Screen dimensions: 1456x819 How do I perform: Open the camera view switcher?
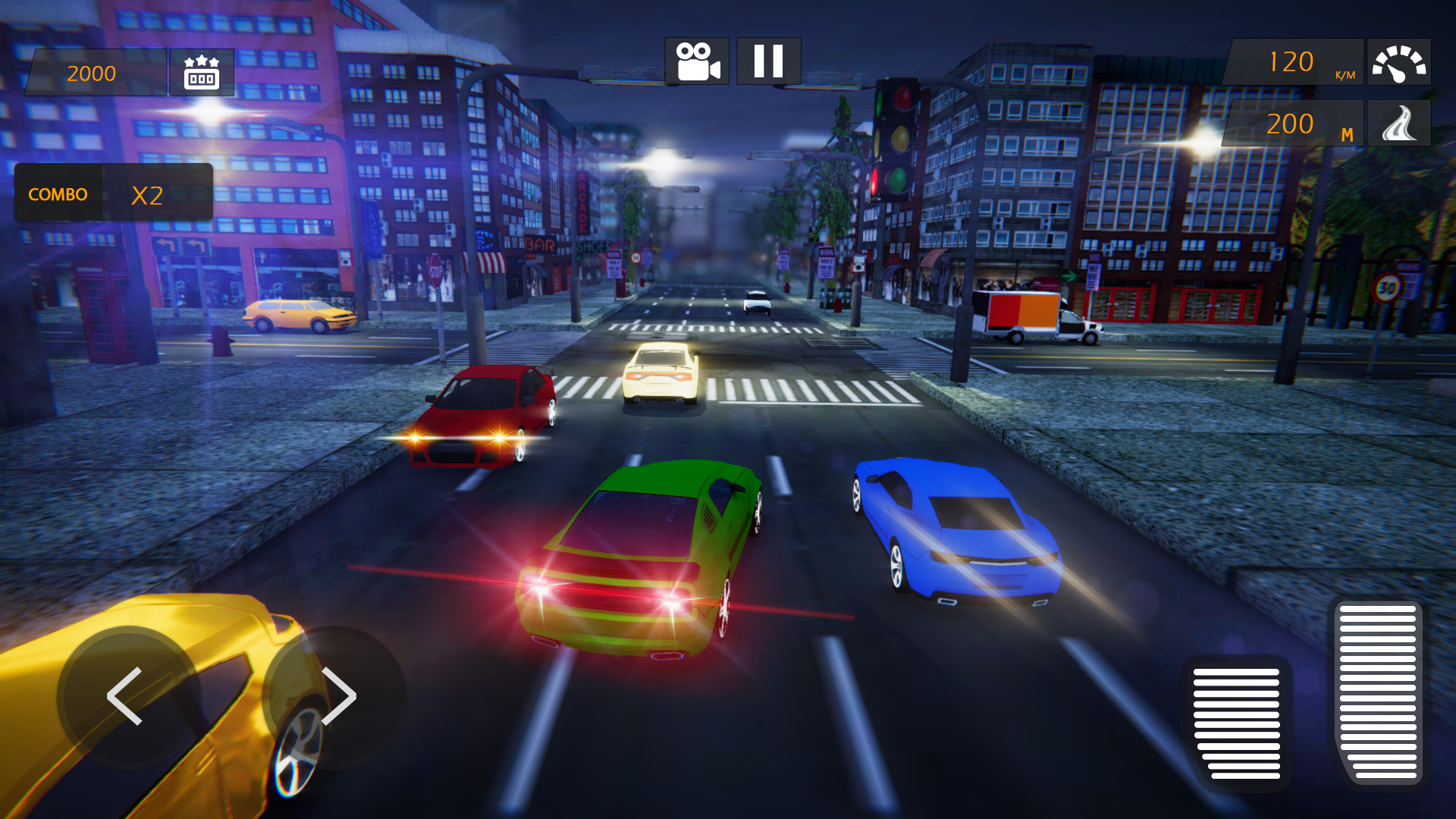(697, 62)
